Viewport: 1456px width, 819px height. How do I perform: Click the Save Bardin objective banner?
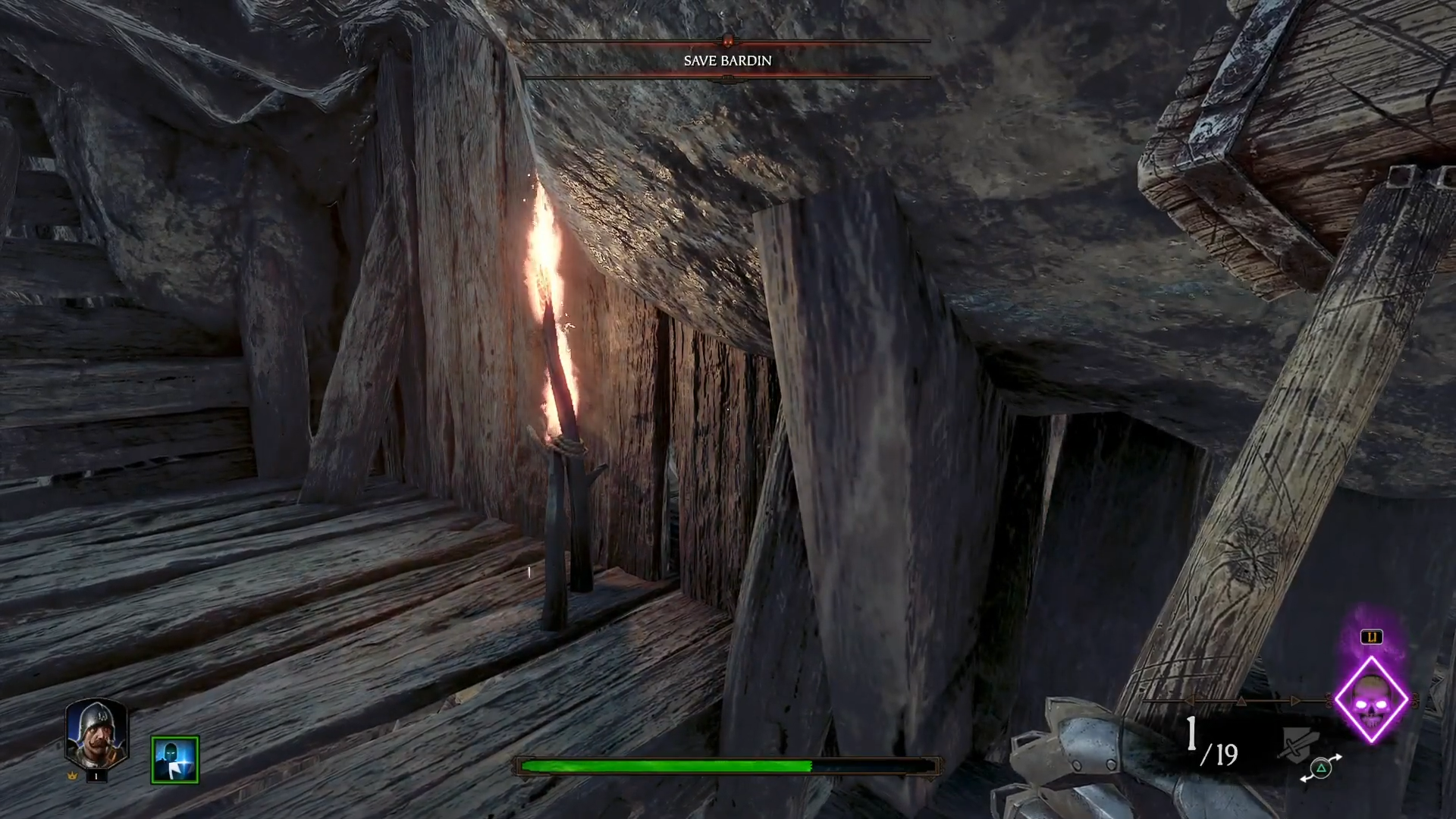(727, 61)
